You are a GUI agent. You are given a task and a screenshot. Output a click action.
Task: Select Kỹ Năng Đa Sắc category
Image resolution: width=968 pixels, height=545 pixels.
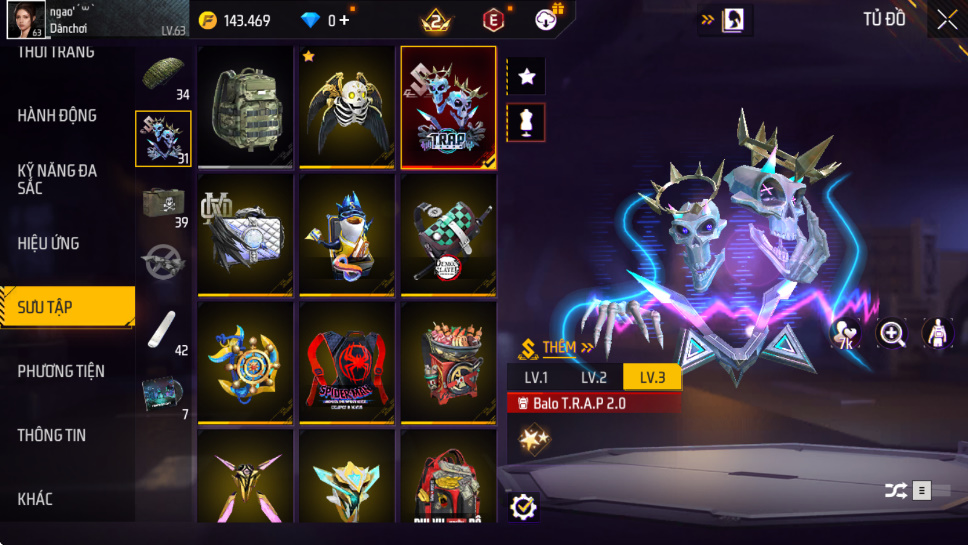tap(57, 179)
